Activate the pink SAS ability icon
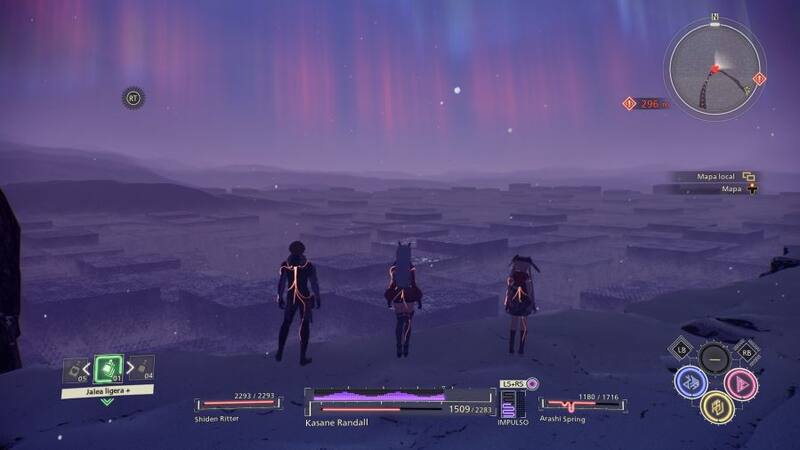Viewport: 800px width, 450px height. [740, 382]
